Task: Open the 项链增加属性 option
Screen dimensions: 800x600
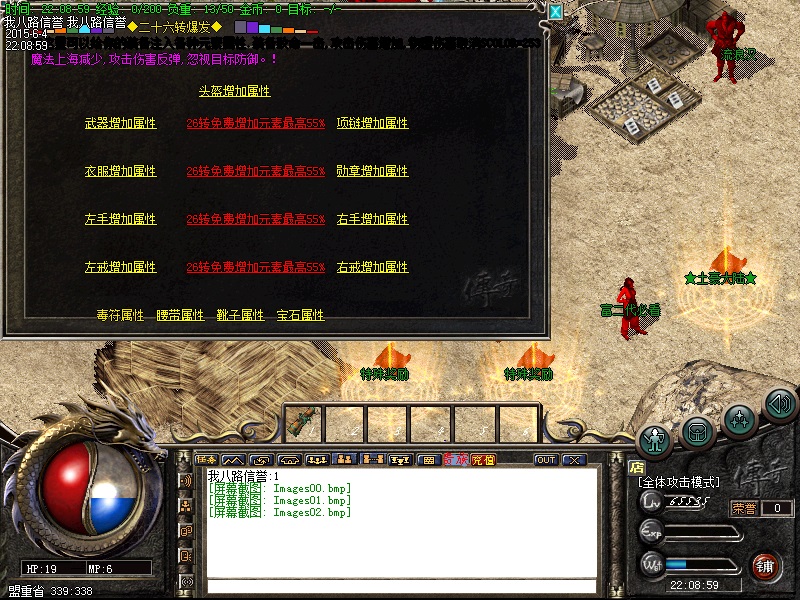Action: (372, 123)
